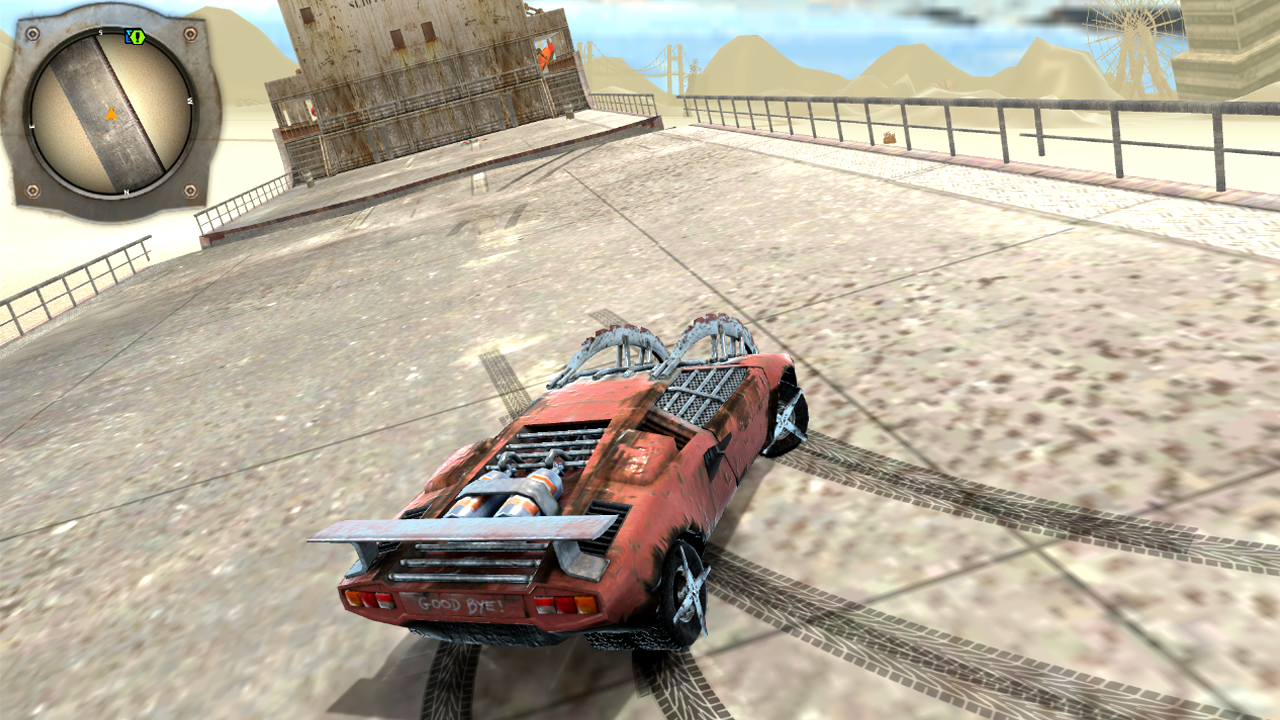Viewport: 1280px width, 720px height.
Task: Click the 'N' compass direction on the minimap
Action: pyautogui.click(x=125, y=192)
